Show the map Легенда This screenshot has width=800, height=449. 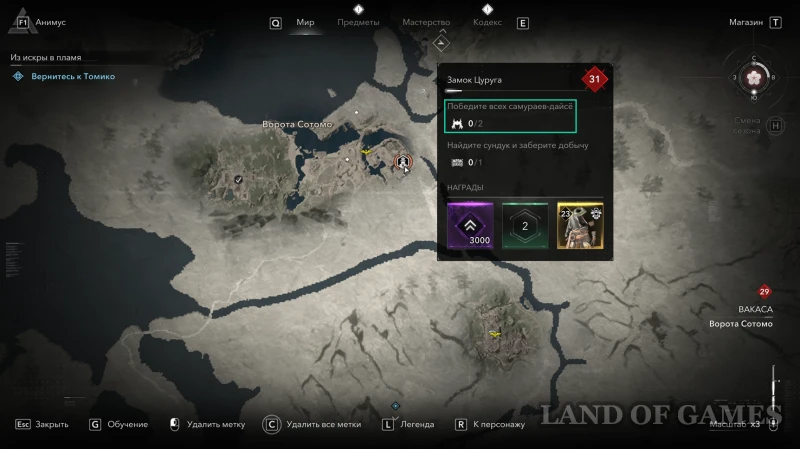(415, 424)
